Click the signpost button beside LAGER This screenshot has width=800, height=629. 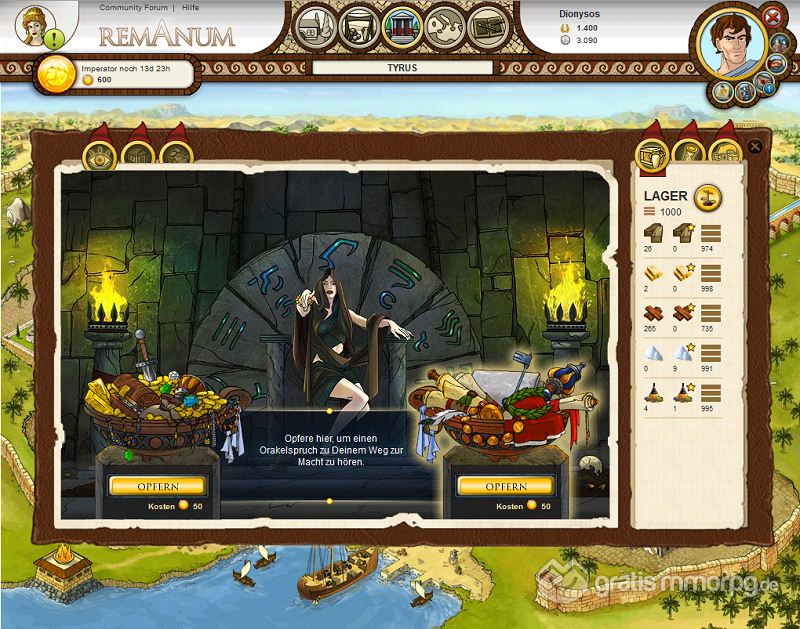click(x=708, y=196)
